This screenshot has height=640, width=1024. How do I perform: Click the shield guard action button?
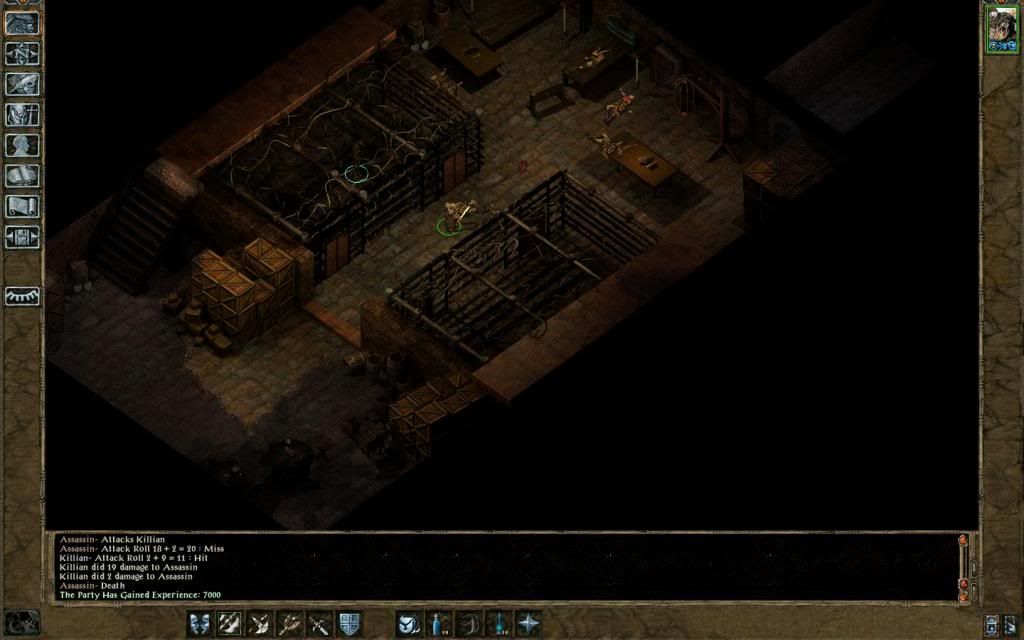pyautogui.click(x=349, y=623)
